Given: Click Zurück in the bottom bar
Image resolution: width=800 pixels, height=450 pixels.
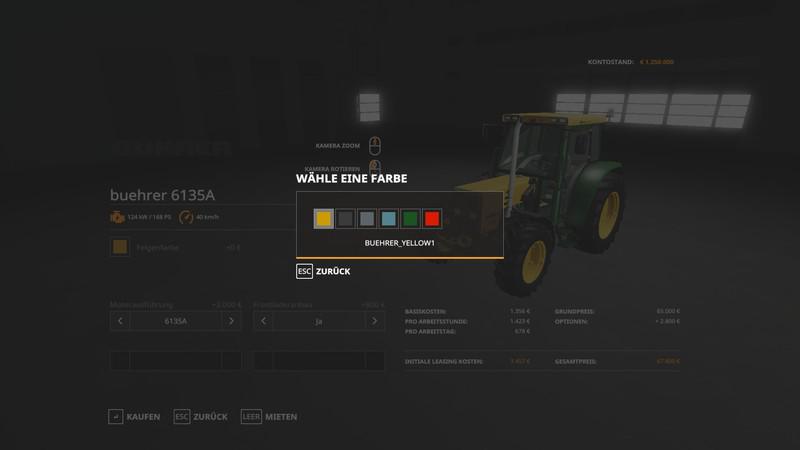Looking at the screenshot, I should click(x=201, y=416).
